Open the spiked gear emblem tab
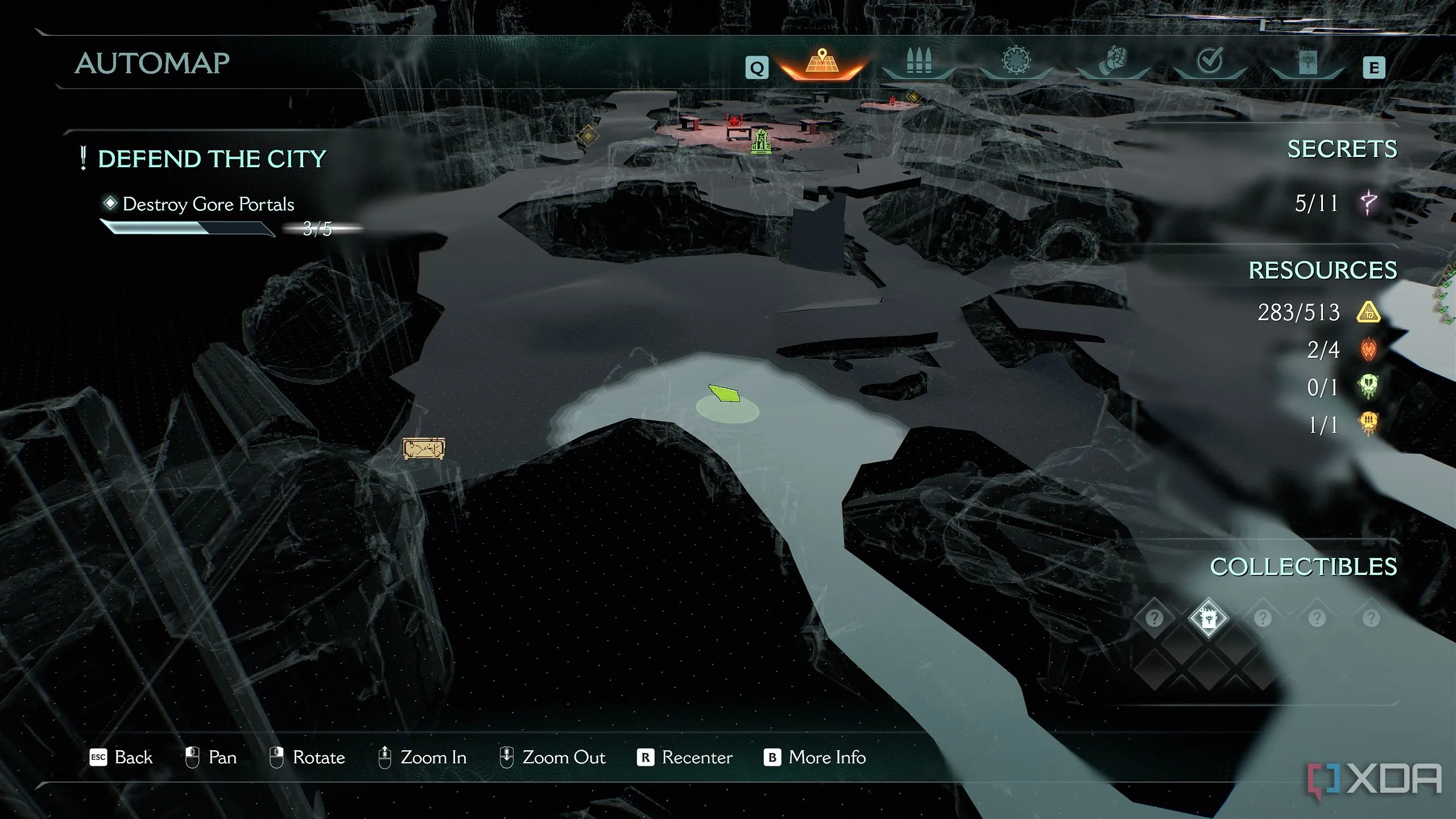 point(1016,61)
